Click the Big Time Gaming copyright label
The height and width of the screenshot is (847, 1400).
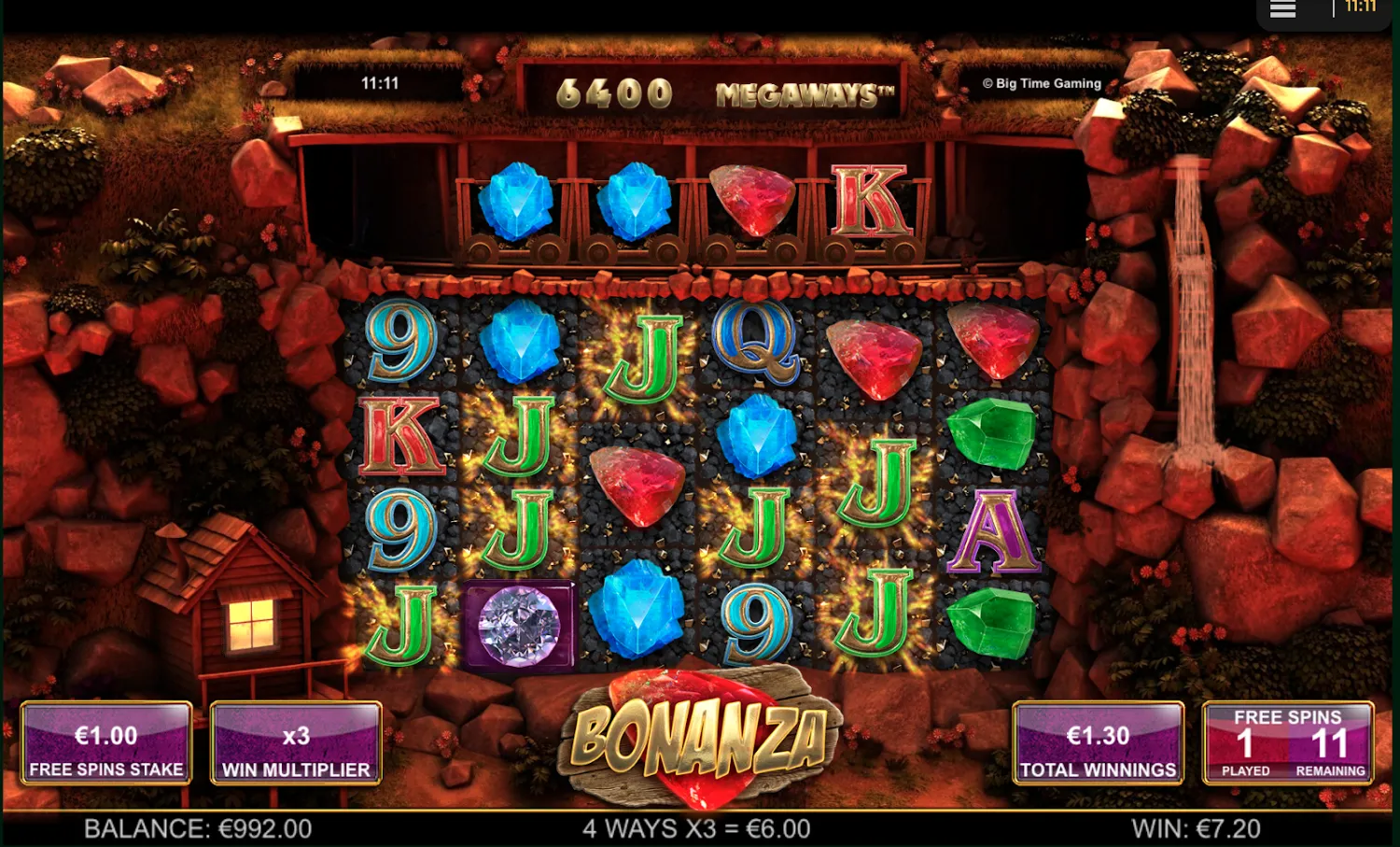[x=1043, y=83]
